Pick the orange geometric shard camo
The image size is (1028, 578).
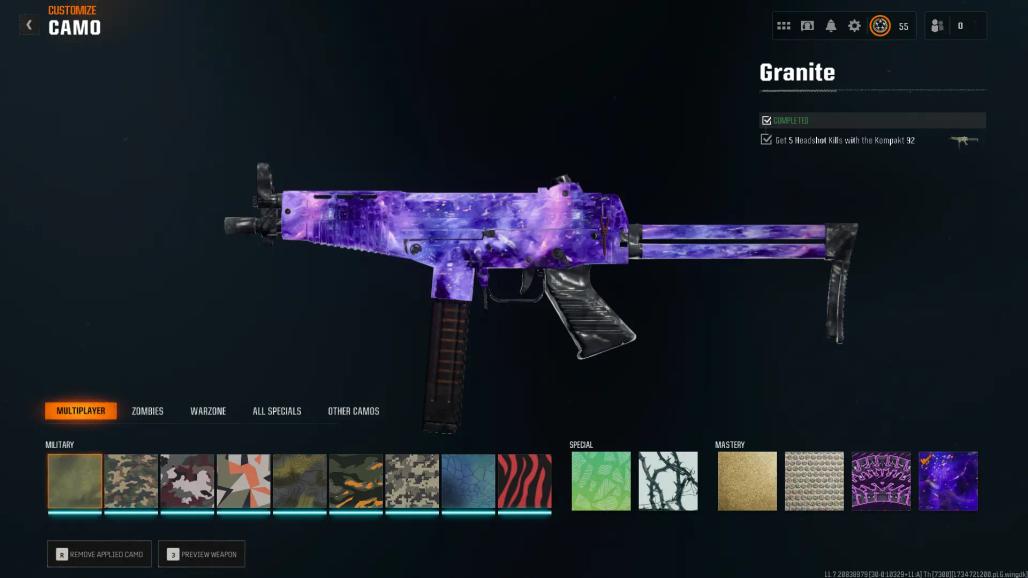[x=244, y=481]
